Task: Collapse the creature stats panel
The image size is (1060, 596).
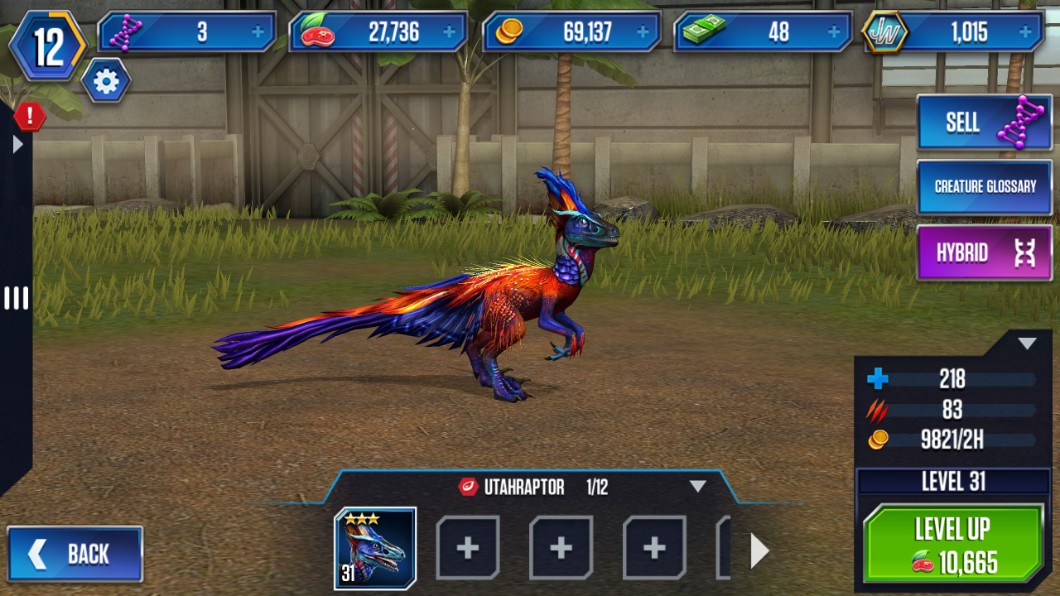Action: pos(1027,344)
